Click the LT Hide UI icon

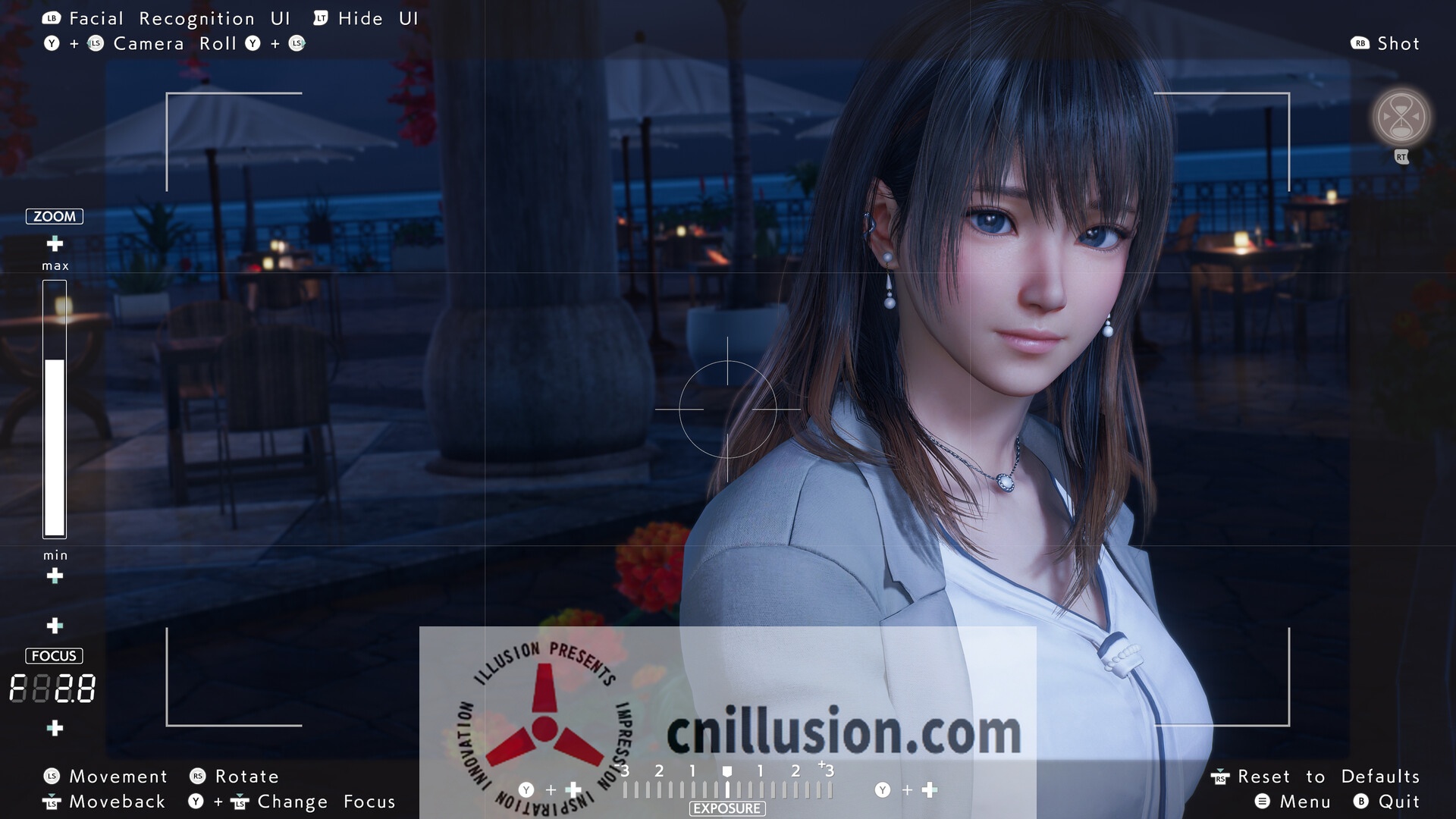pos(322,17)
